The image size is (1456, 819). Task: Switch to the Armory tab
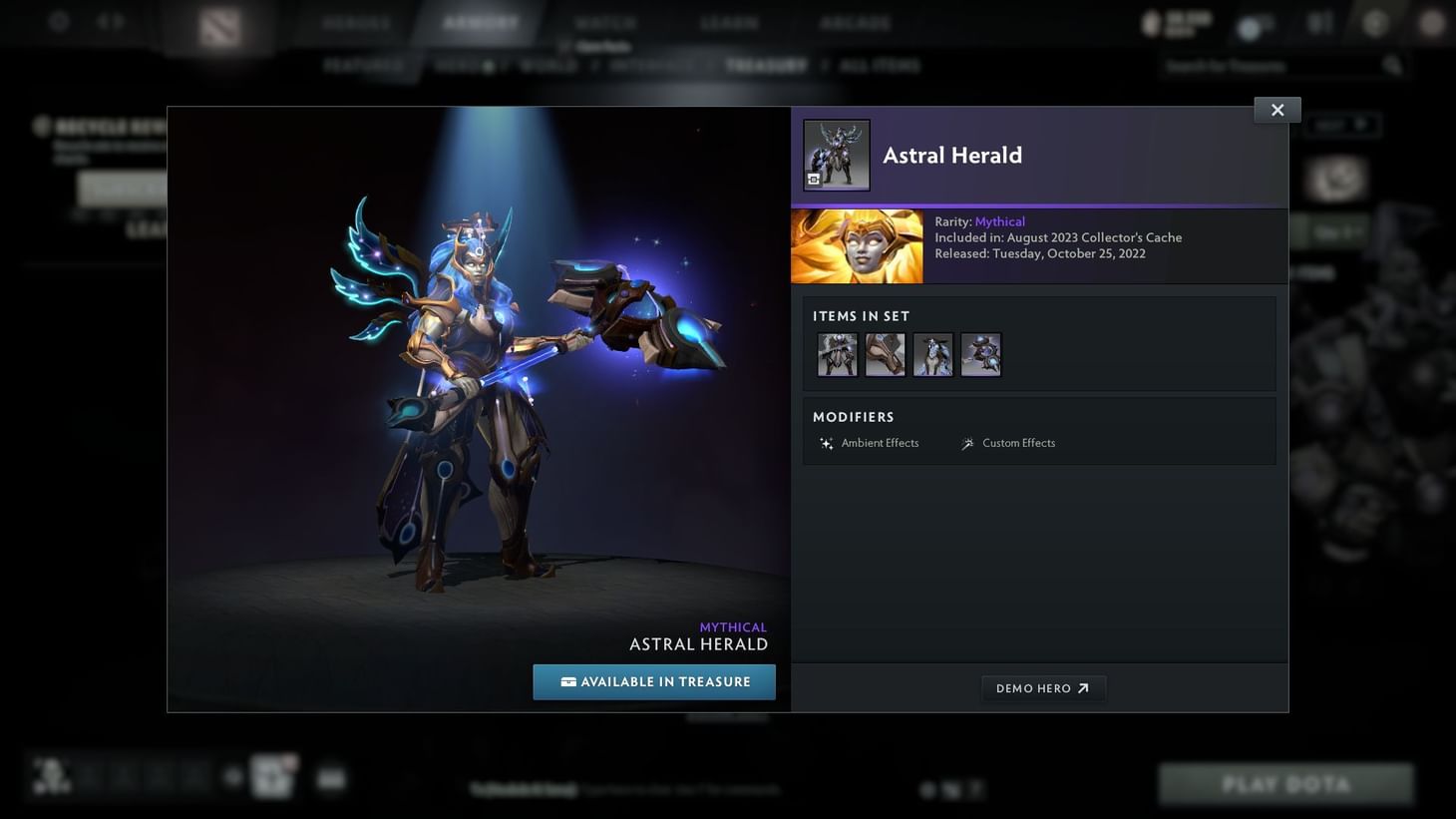coord(481,21)
